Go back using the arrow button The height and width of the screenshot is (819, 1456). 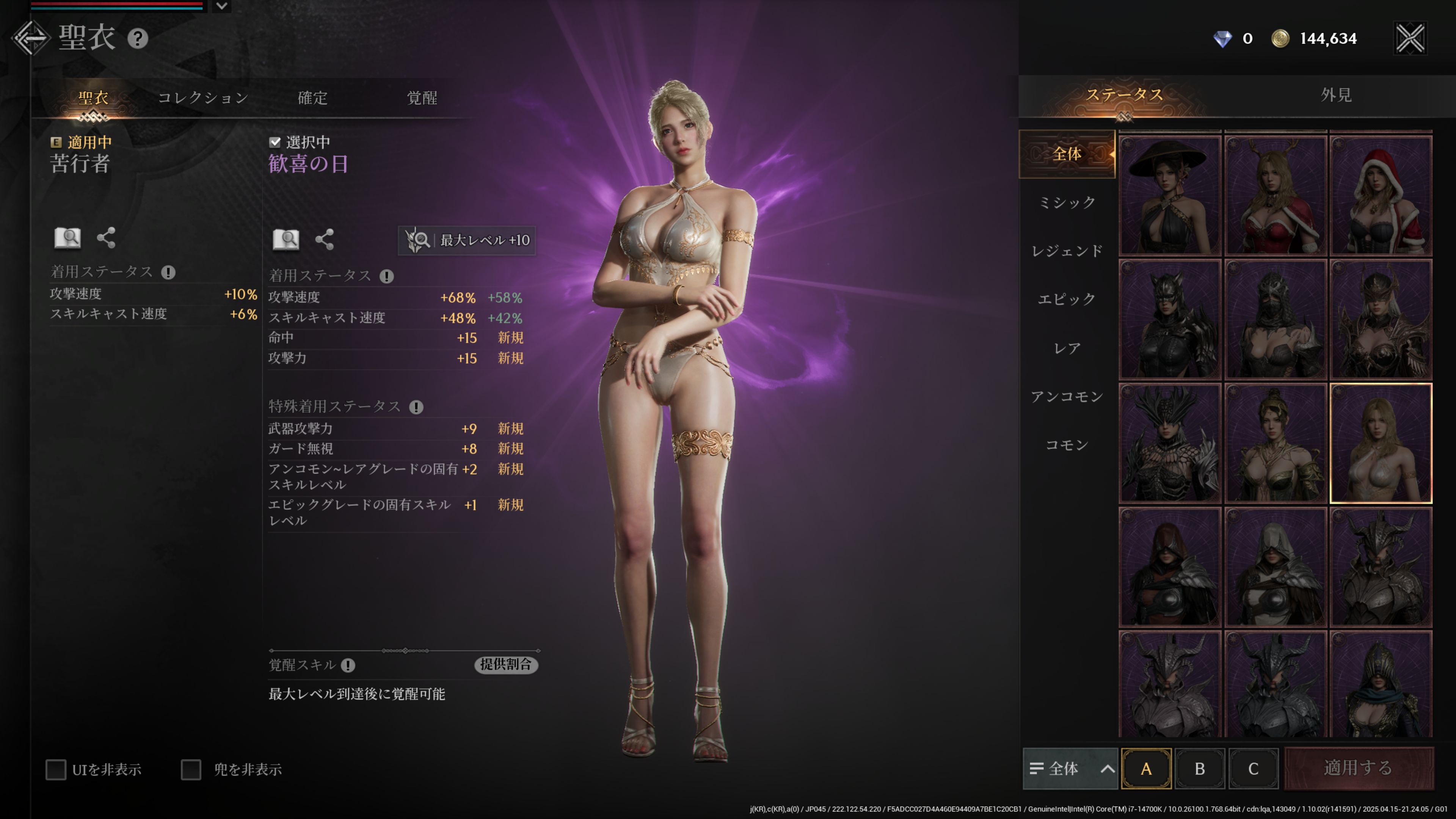[31, 38]
